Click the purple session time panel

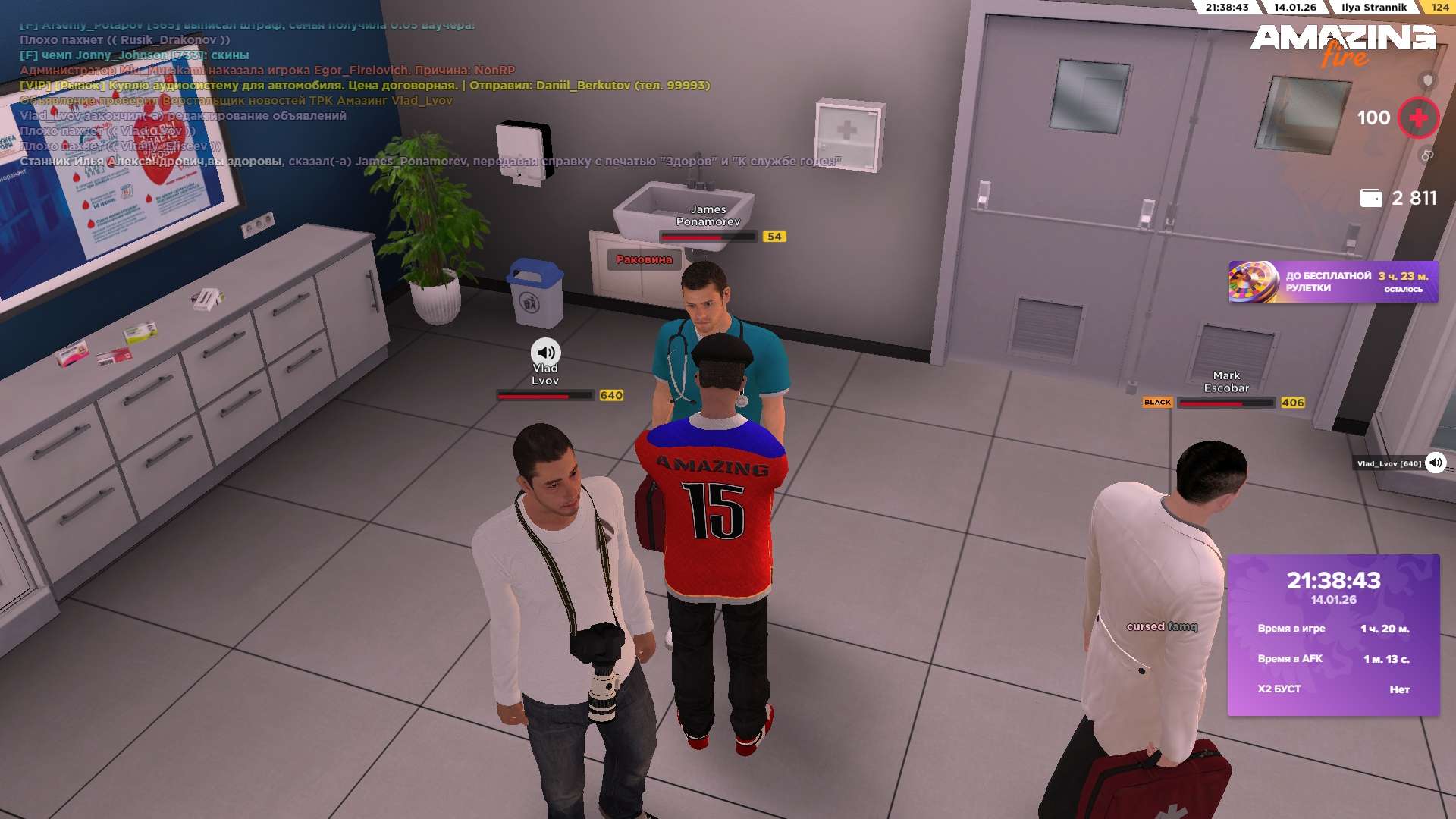pos(1333,635)
